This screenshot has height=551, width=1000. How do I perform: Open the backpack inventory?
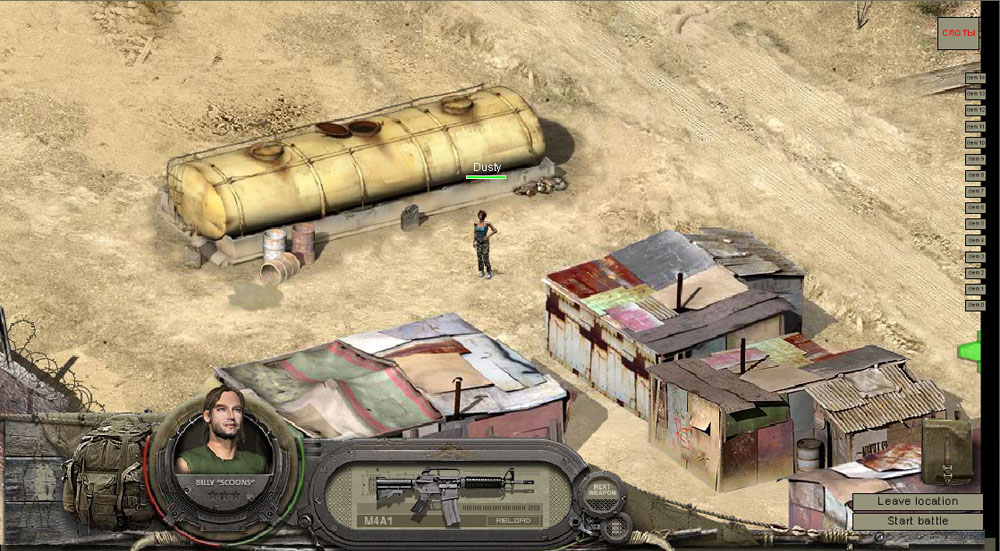pyautogui.click(x=107, y=472)
